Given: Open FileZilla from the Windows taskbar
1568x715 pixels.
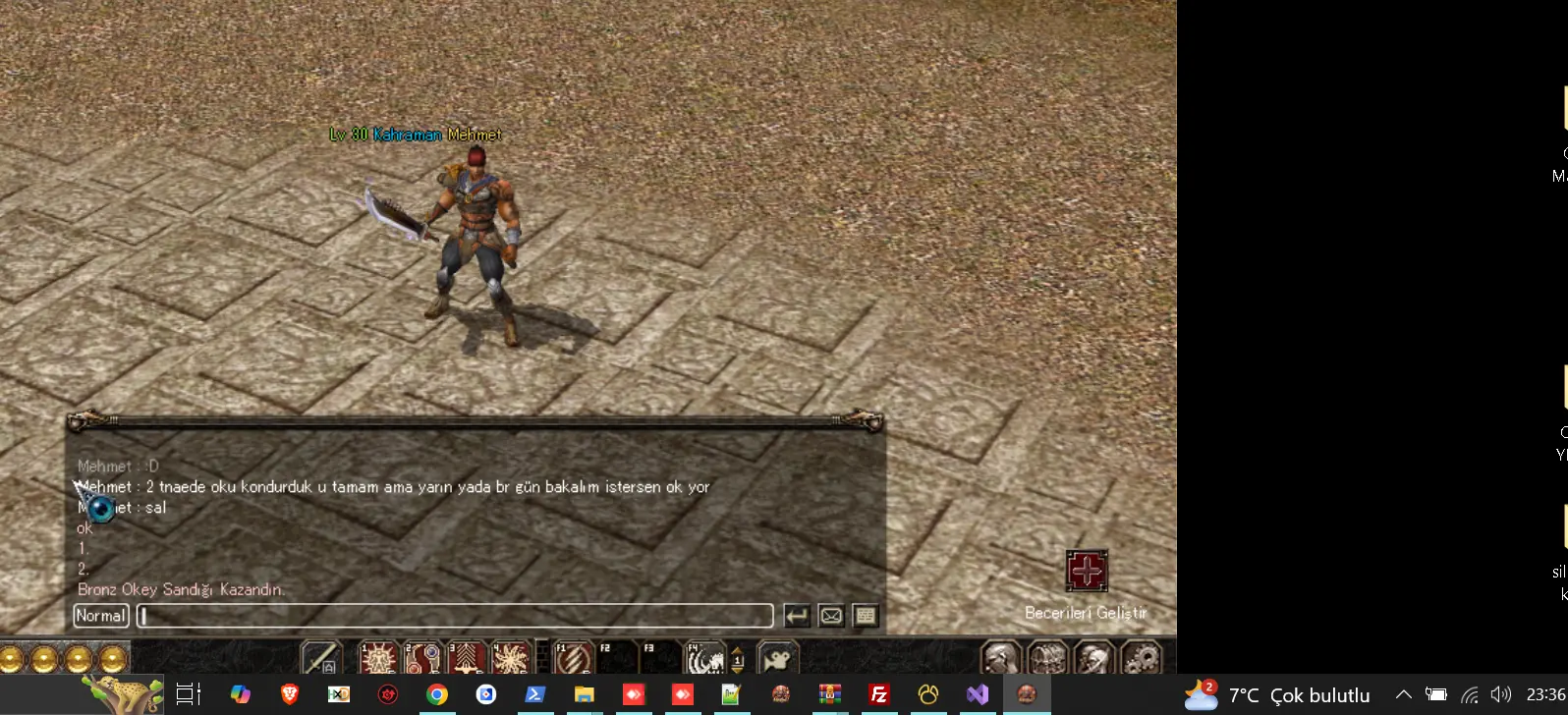Looking at the screenshot, I should click(x=879, y=695).
